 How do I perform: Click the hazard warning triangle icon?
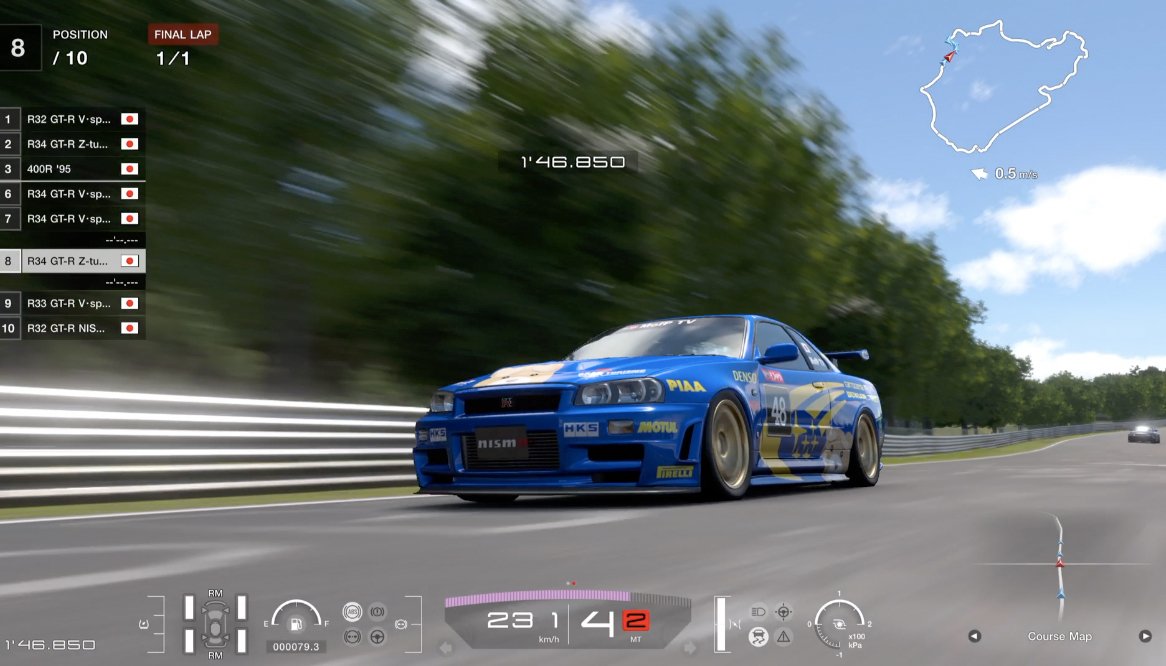click(783, 636)
